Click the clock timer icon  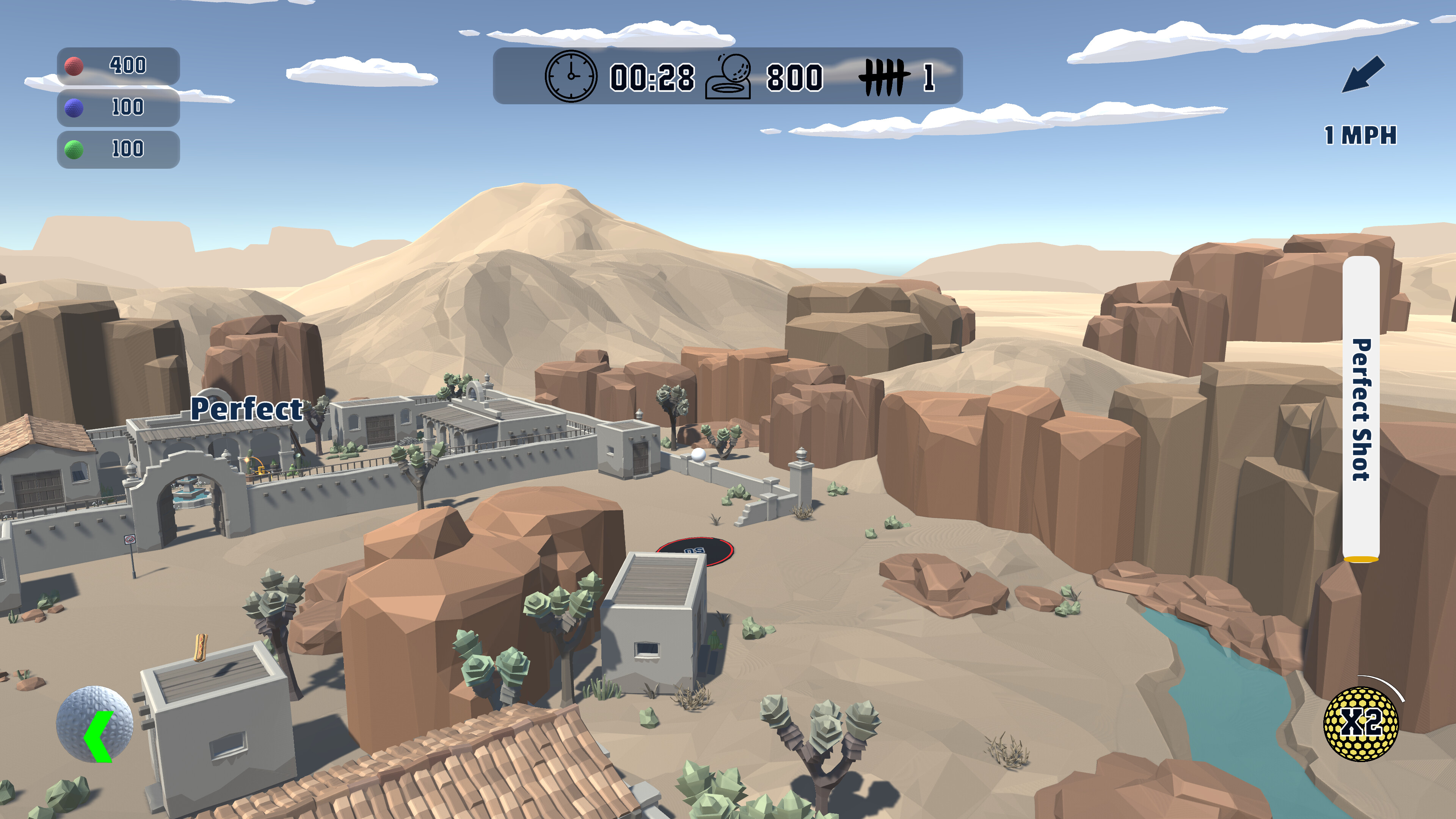click(571, 76)
